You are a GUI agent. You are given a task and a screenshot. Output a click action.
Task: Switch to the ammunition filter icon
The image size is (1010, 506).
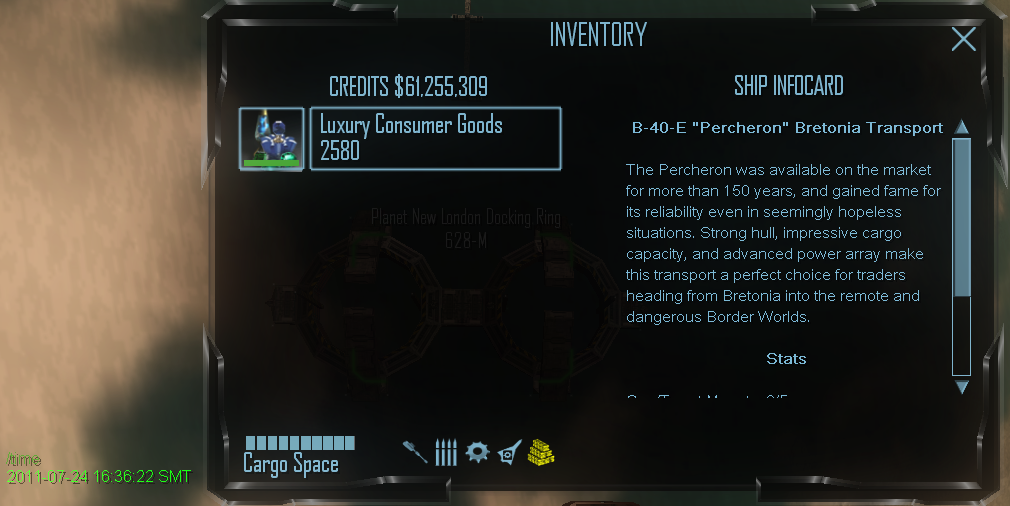[446, 452]
